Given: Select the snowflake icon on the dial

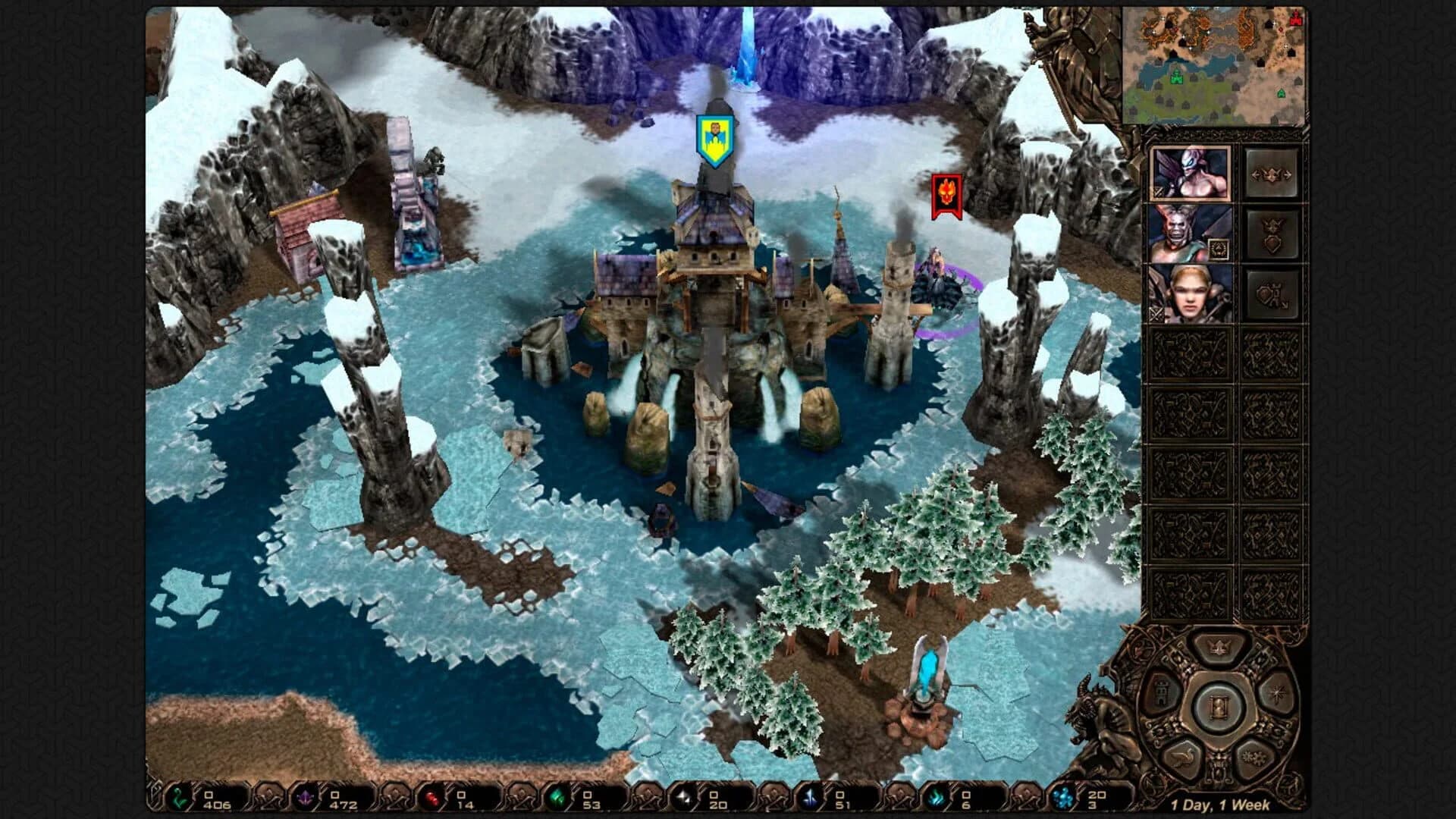Looking at the screenshot, I should pyautogui.click(x=1253, y=758).
